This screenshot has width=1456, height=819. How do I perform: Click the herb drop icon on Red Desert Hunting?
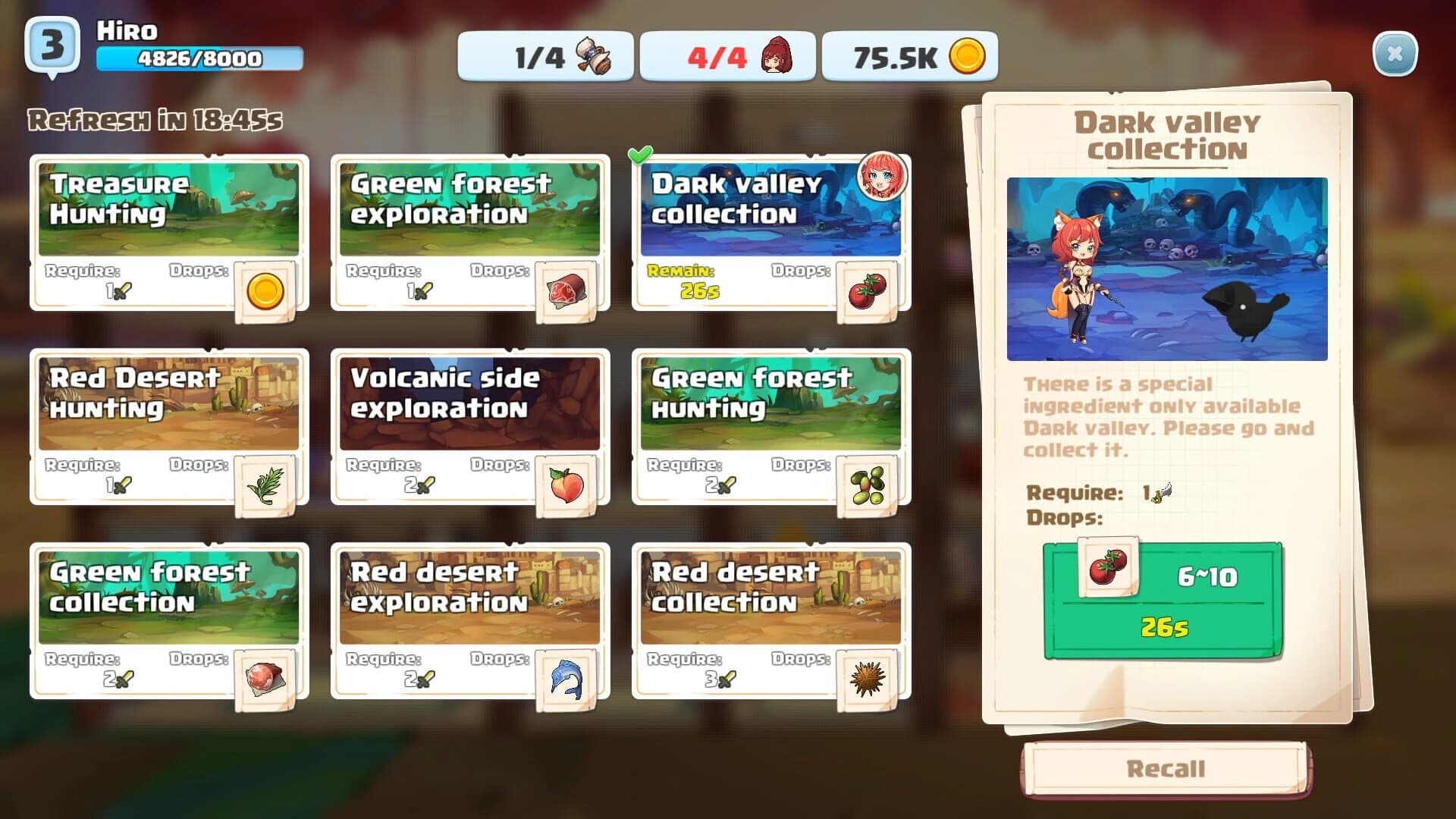click(x=267, y=485)
